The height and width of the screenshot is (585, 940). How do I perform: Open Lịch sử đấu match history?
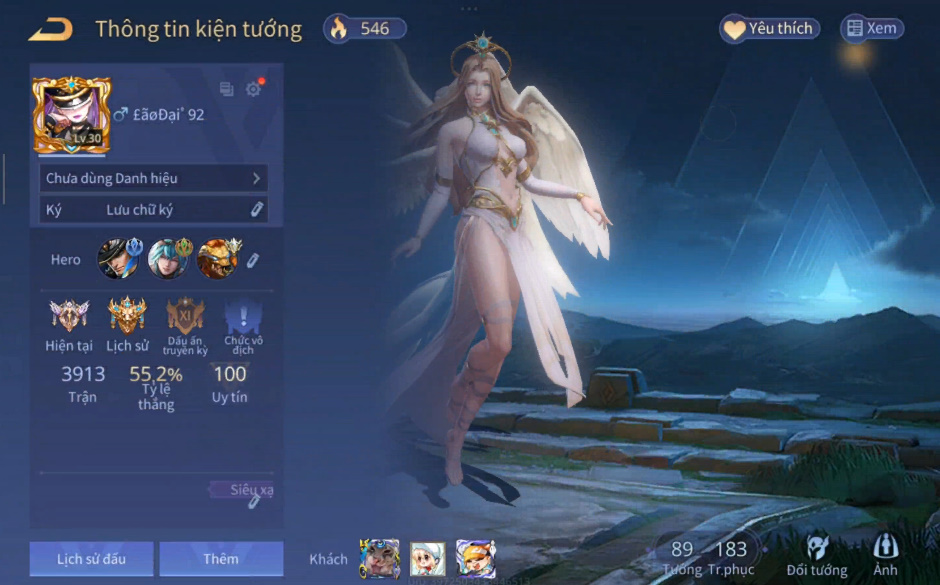click(x=91, y=559)
